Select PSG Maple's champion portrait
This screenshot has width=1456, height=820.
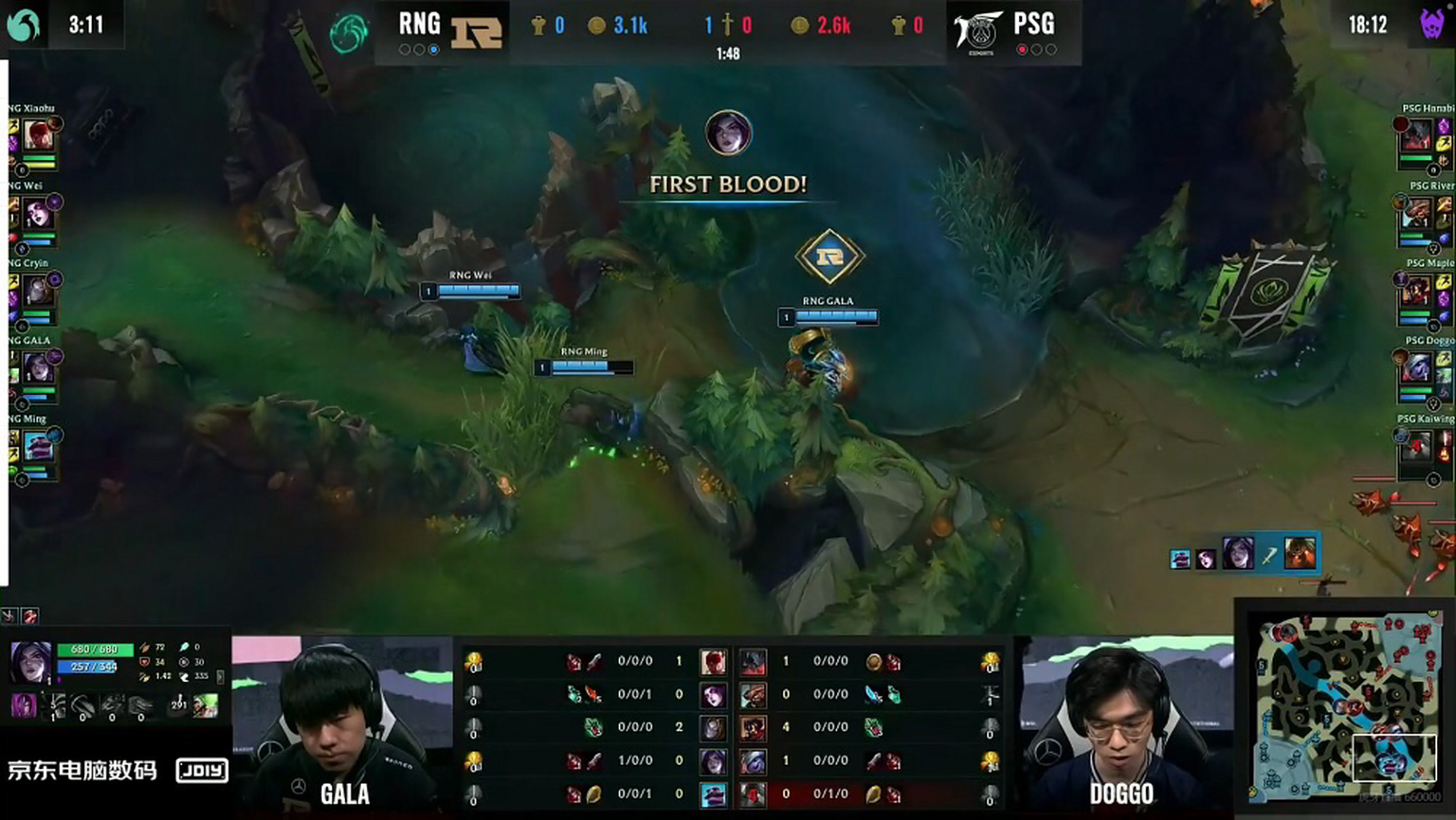click(x=1416, y=291)
